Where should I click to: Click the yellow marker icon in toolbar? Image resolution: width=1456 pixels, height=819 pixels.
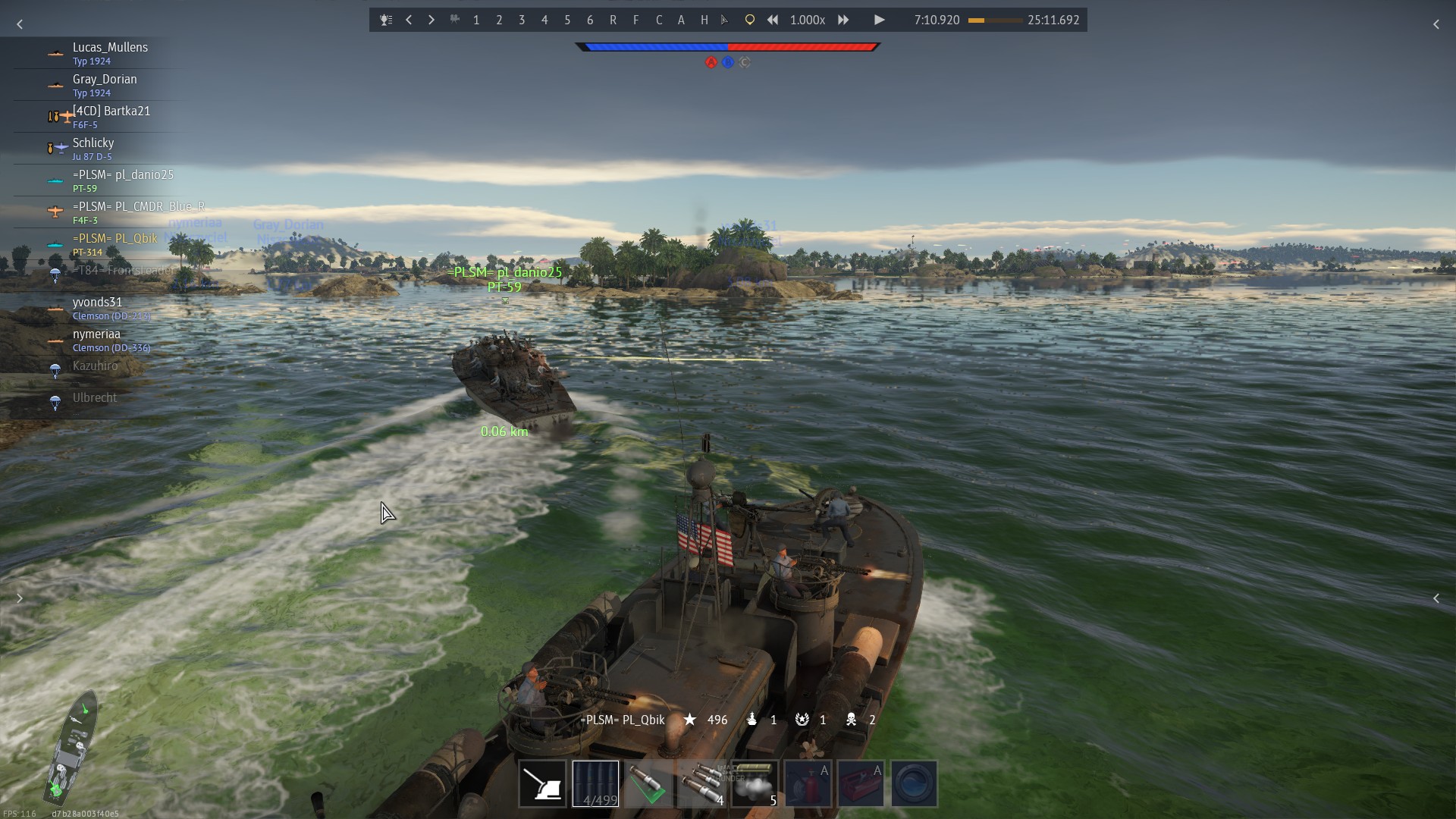pyautogui.click(x=749, y=20)
